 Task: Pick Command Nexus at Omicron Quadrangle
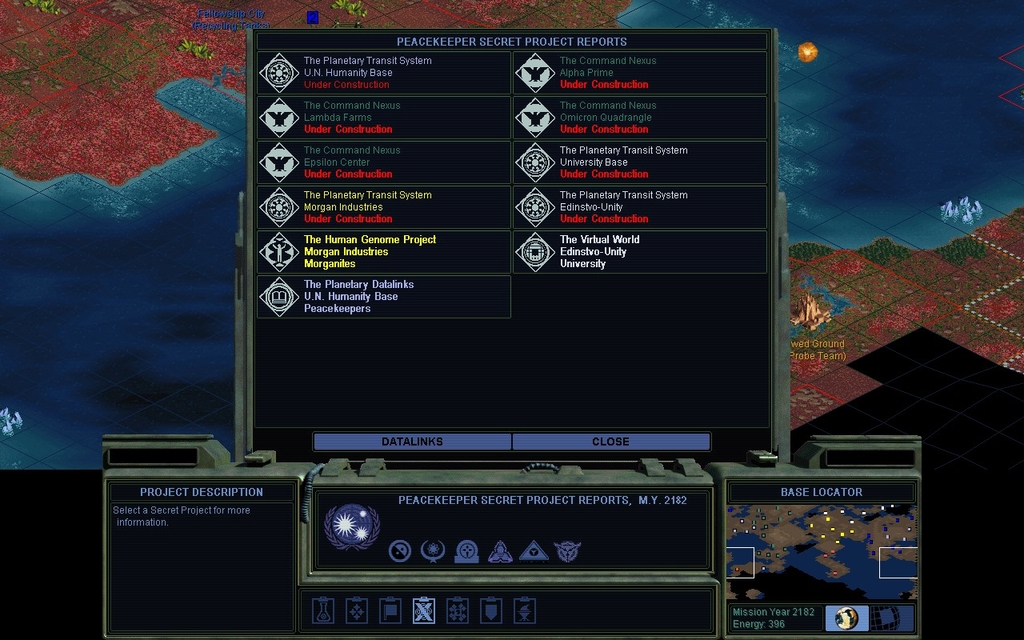[x=640, y=118]
